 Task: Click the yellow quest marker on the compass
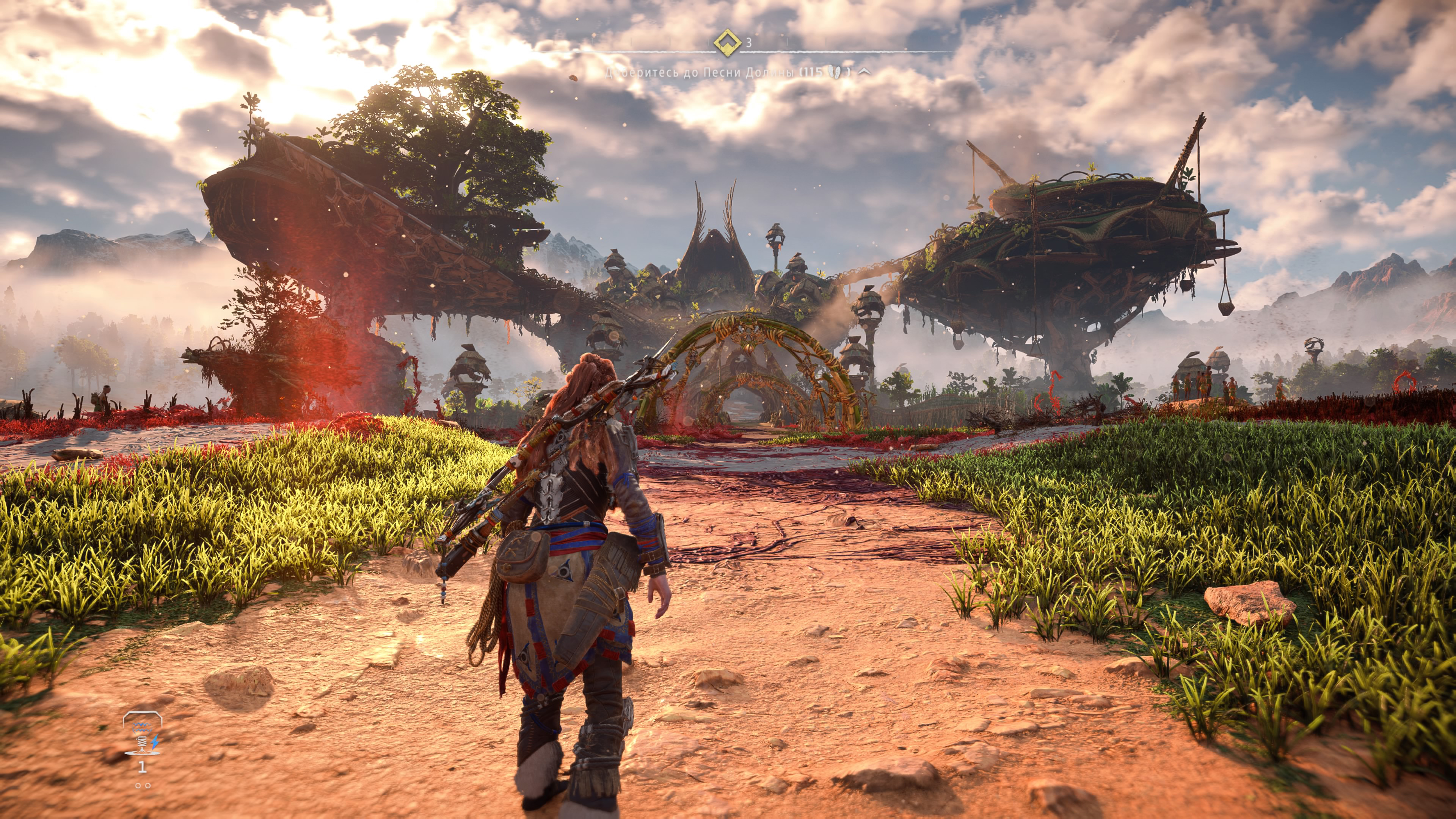(x=728, y=42)
